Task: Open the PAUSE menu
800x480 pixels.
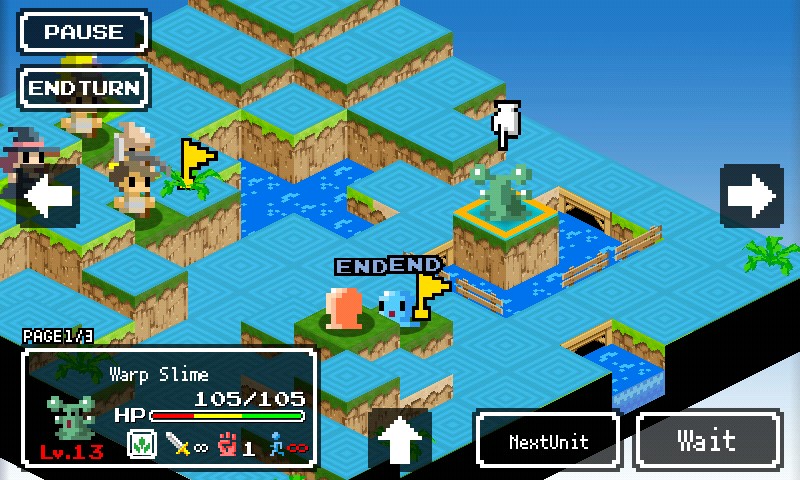Action: tap(83, 32)
